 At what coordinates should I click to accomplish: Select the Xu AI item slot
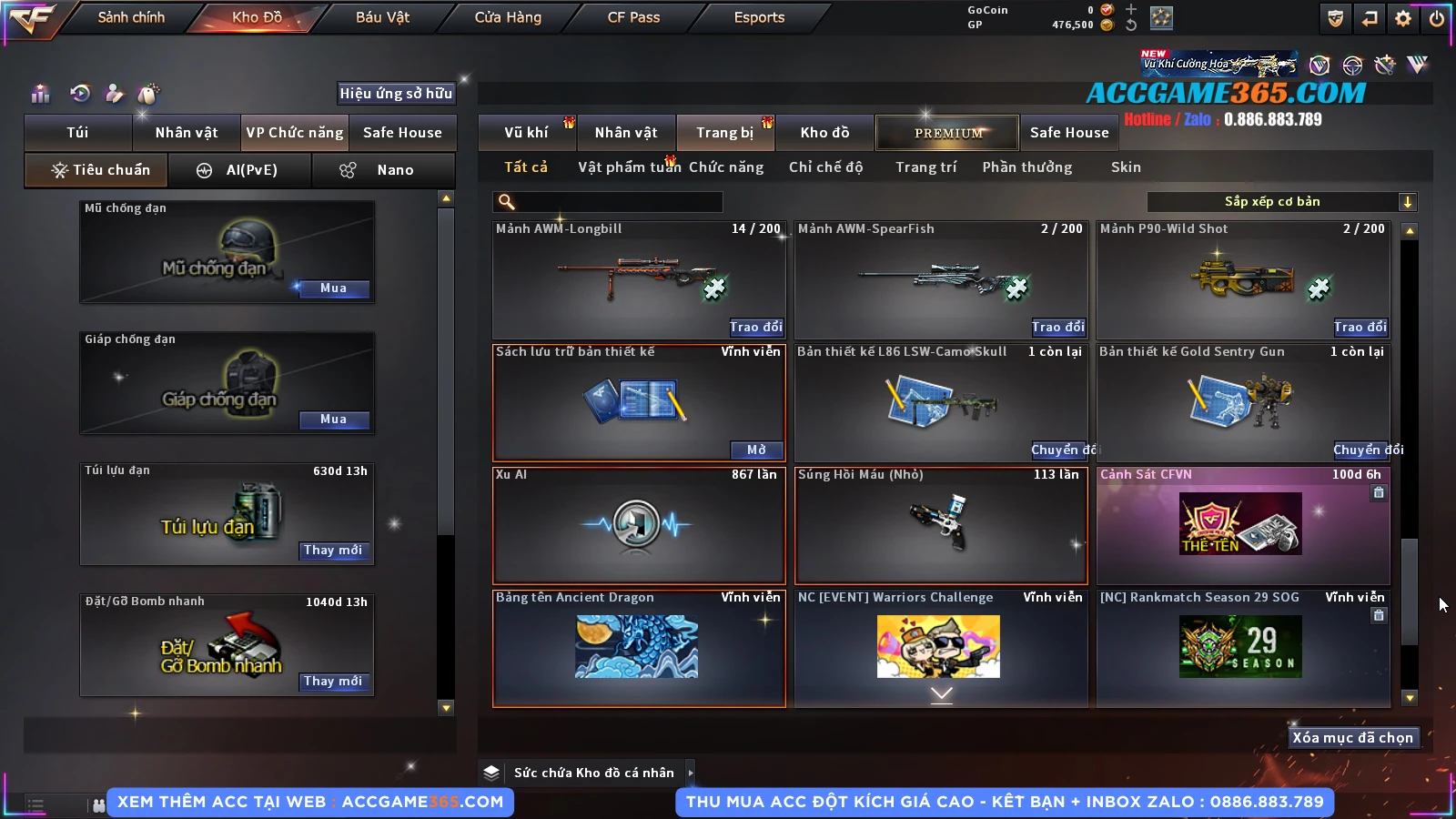[638, 525]
